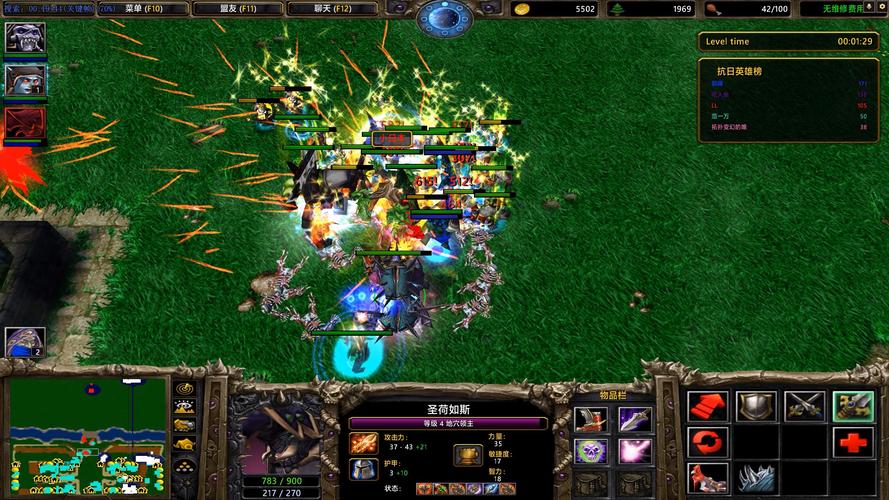Click the red circular arrows Patrol command
Image resolution: width=889 pixels, height=500 pixels.
pos(708,442)
